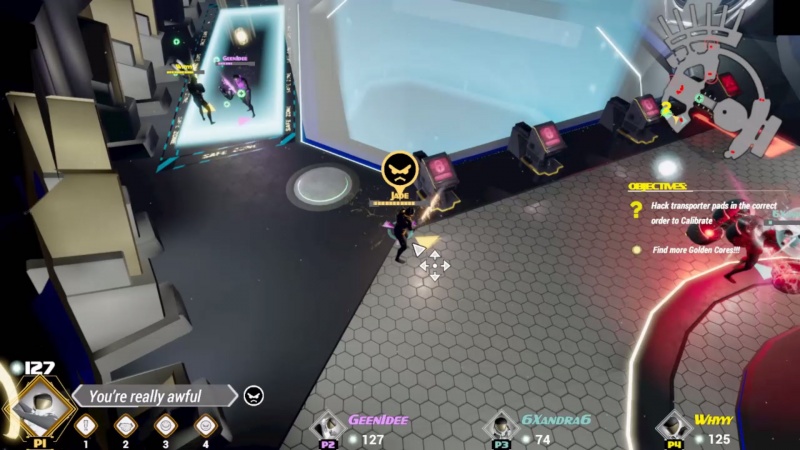
Task: Click the Objectives header
Action: pyautogui.click(x=657, y=187)
